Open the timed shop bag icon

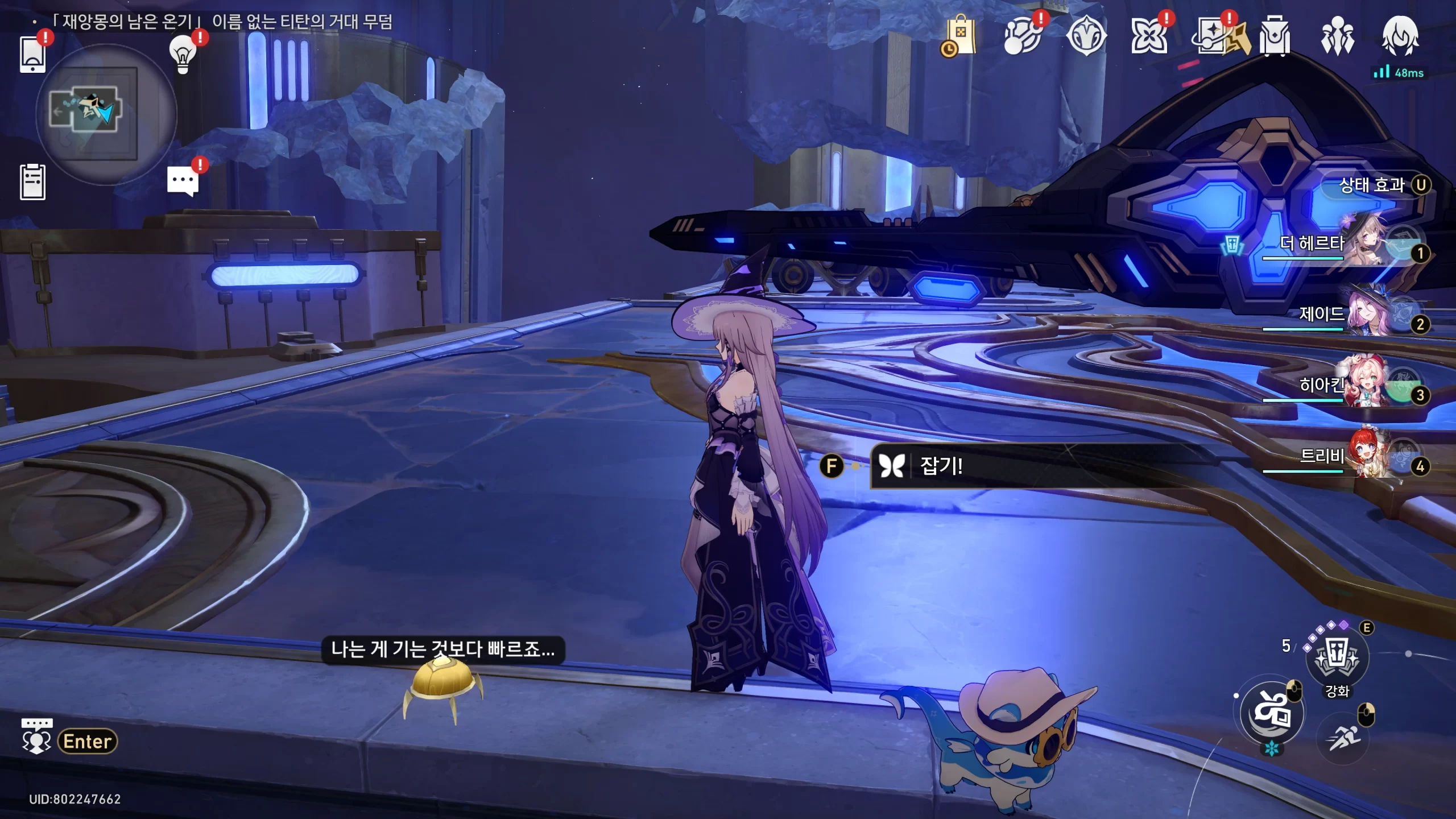pyautogui.click(x=960, y=36)
